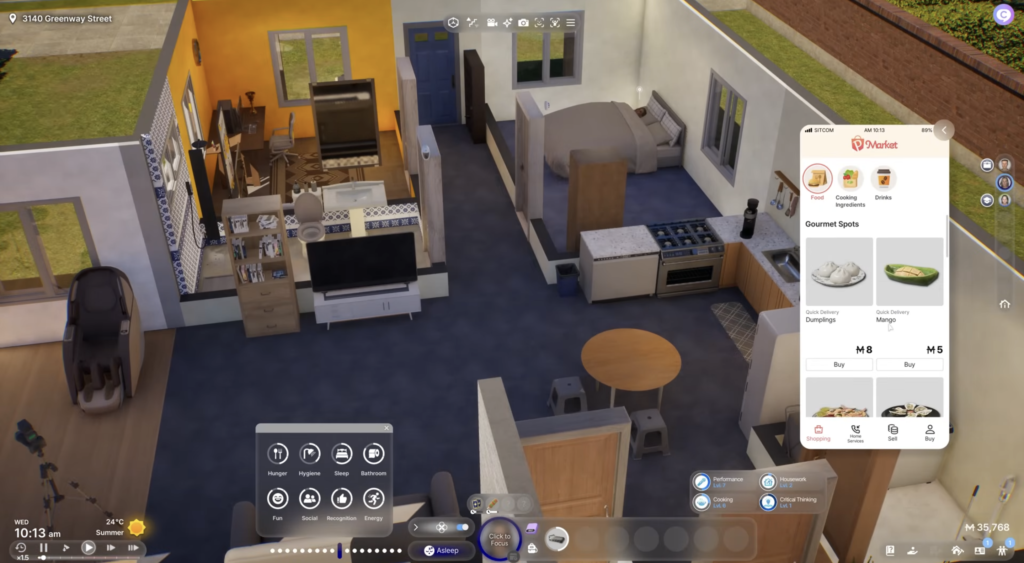Buy the Dumplings for 8
1024x563 pixels.
(x=839, y=365)
